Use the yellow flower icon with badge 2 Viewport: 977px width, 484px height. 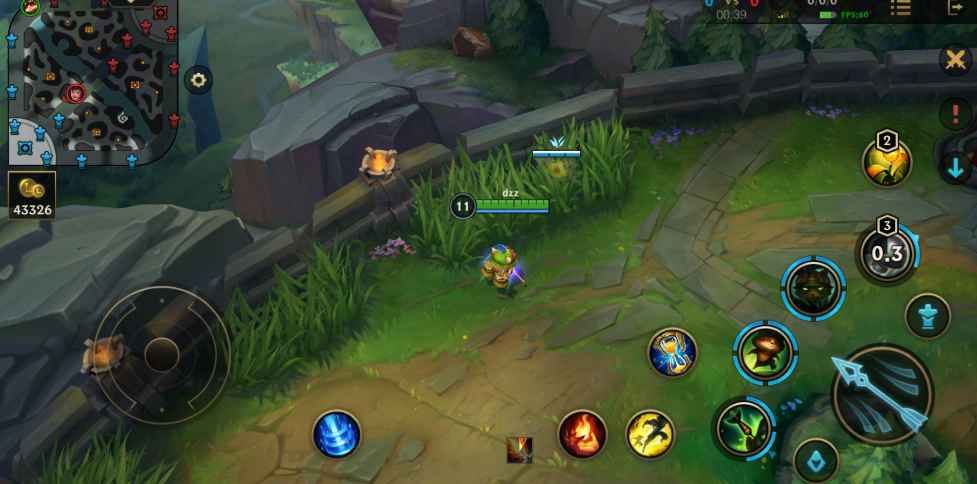[887, 162]
